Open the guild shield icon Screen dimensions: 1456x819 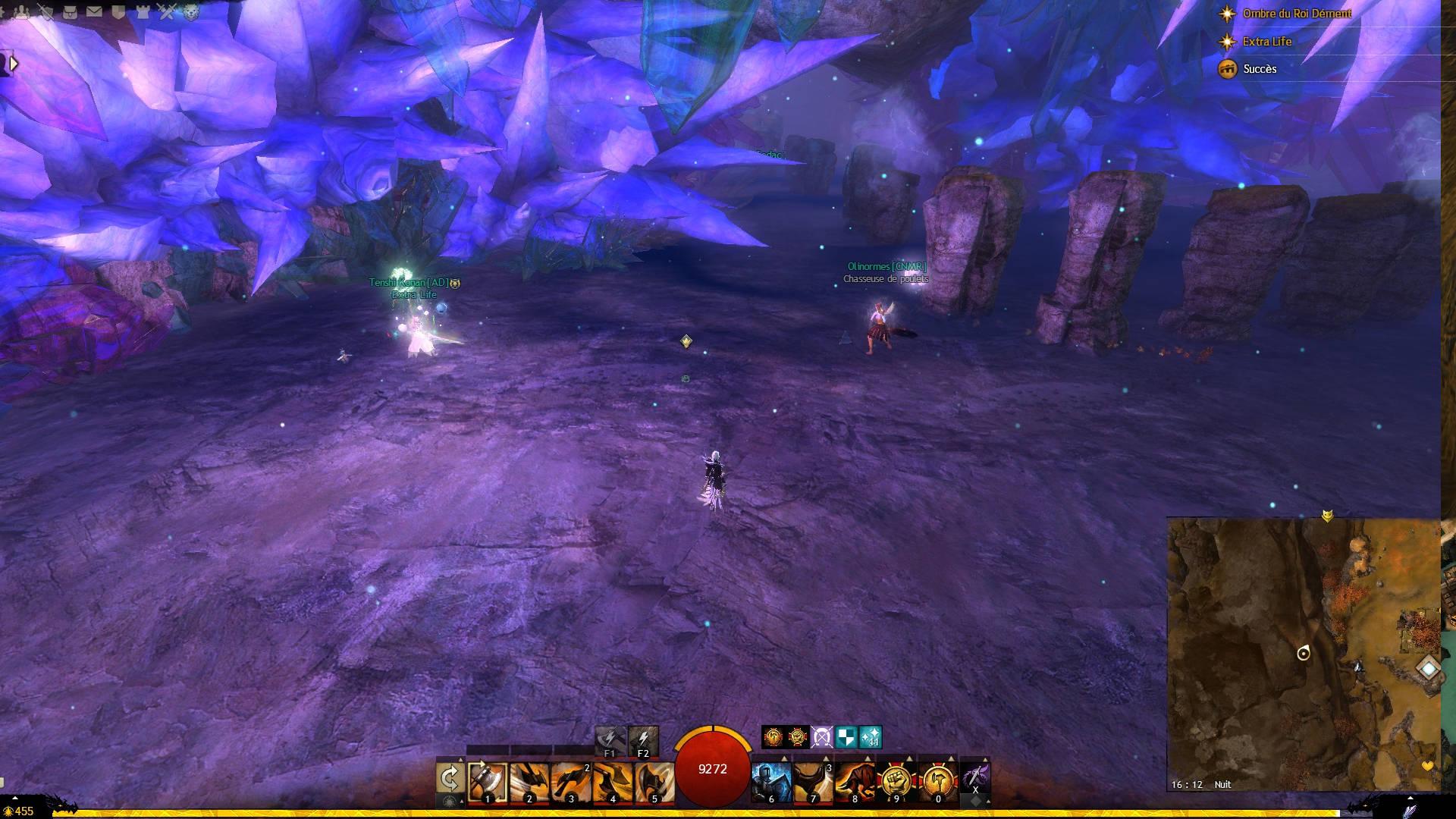118,11
